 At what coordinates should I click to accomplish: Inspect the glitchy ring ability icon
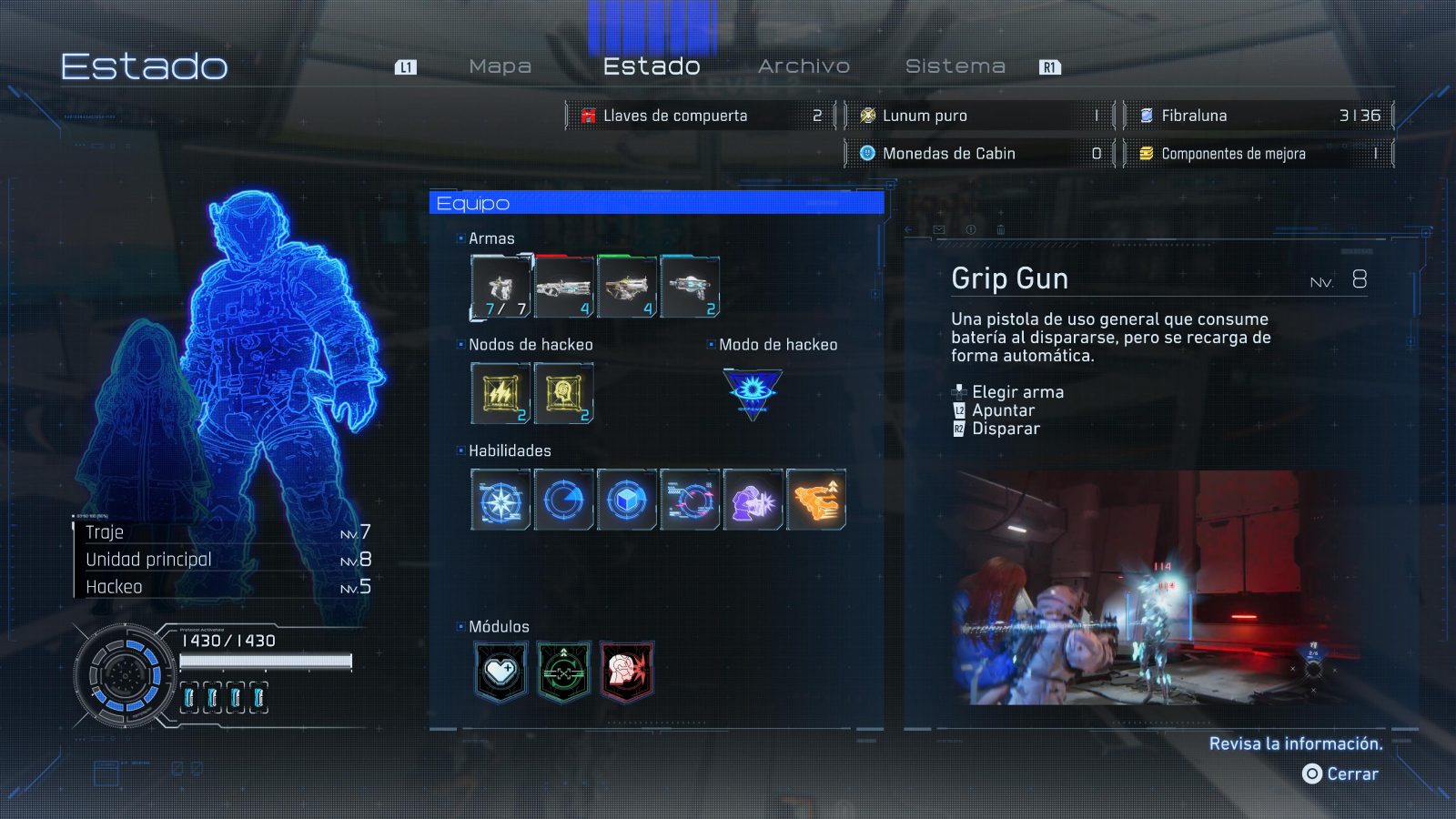coord(690,500)
